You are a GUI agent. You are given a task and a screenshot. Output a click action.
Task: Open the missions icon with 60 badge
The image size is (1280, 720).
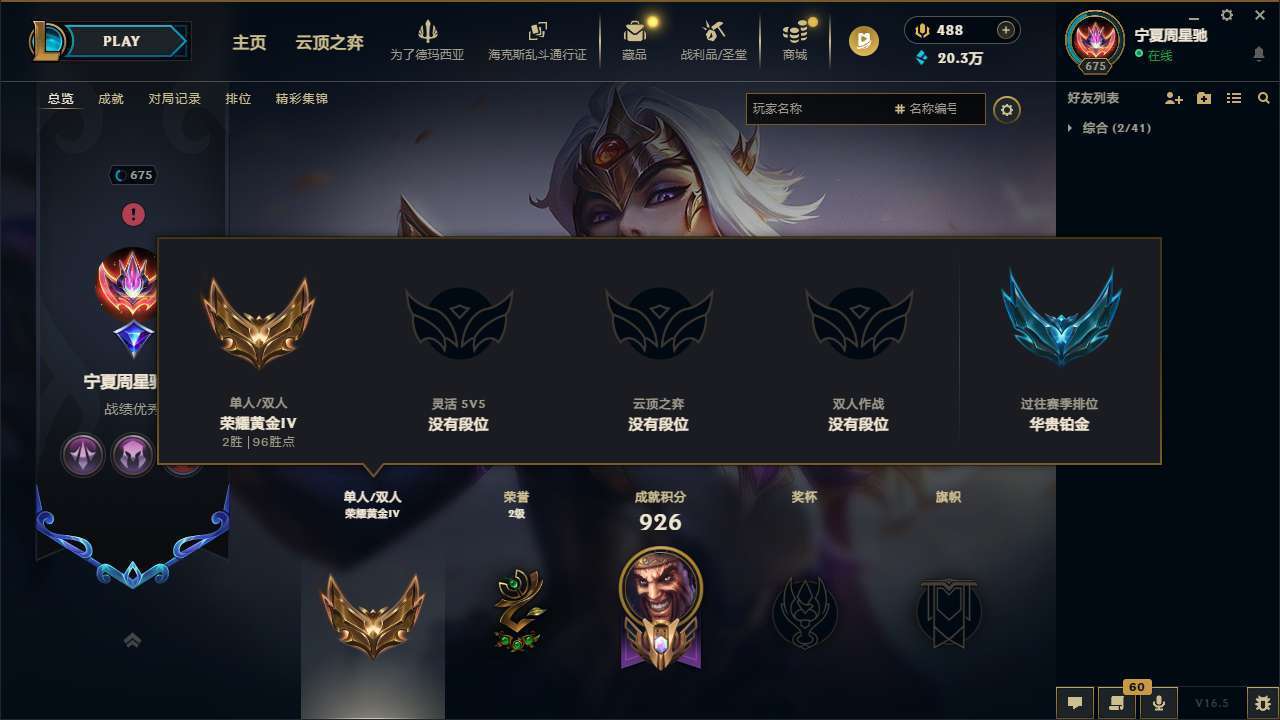(1115, 704)
